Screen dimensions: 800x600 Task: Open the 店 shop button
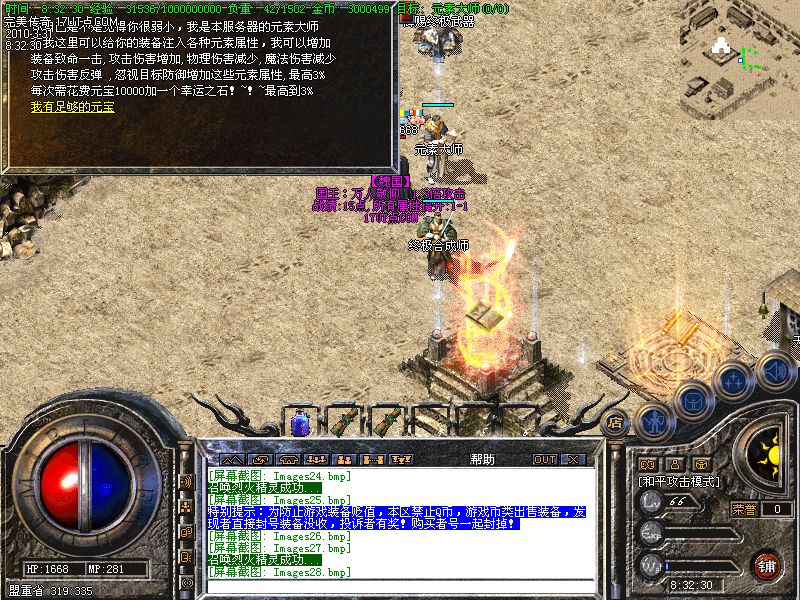coord(617,421)
